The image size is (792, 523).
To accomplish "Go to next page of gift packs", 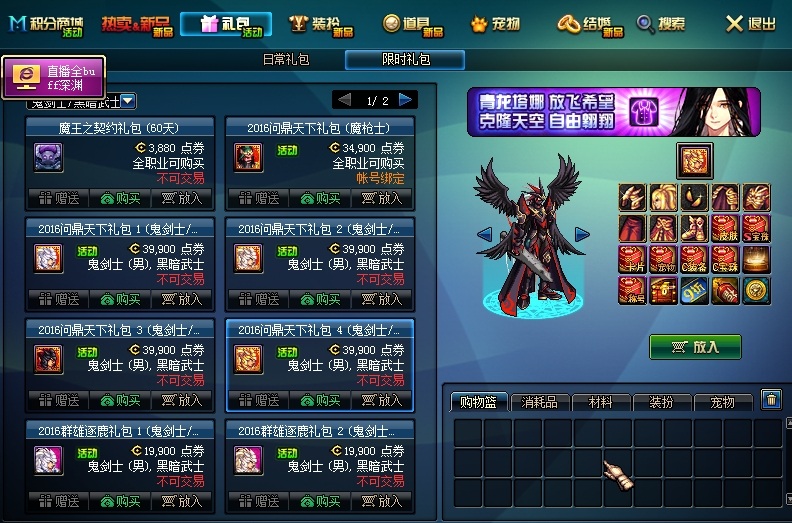I will [405, 100].
